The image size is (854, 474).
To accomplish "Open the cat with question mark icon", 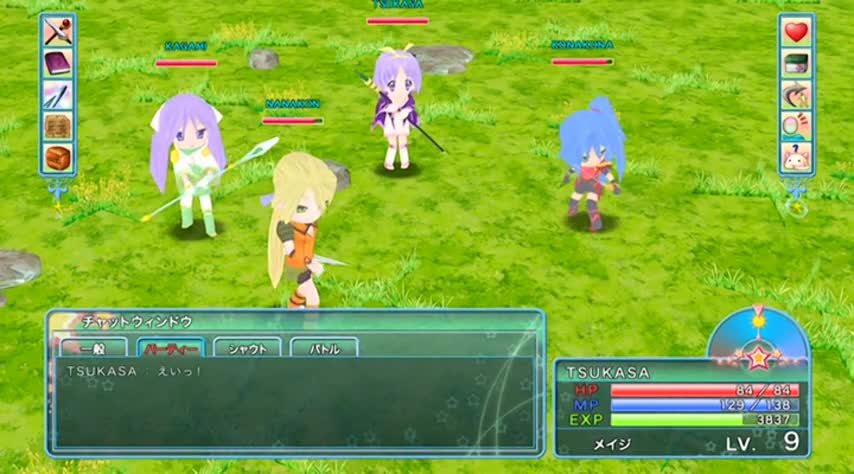I will click(x=796, y=157).
